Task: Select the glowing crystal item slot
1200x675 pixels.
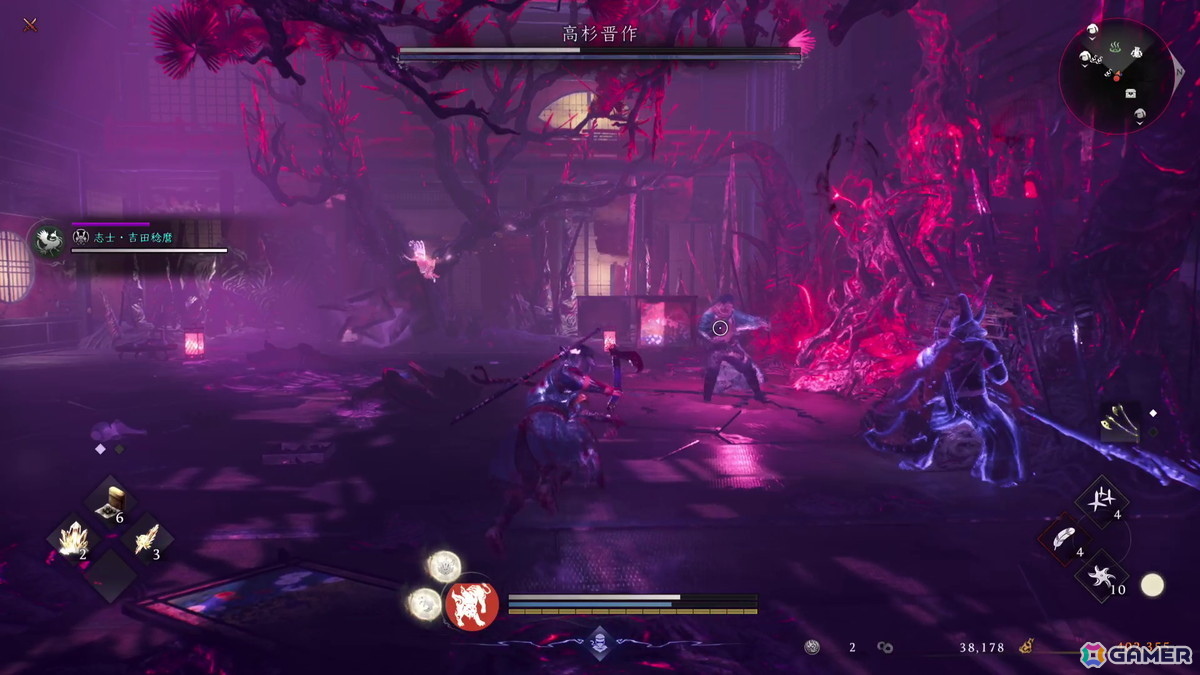Action: point(72,541)
